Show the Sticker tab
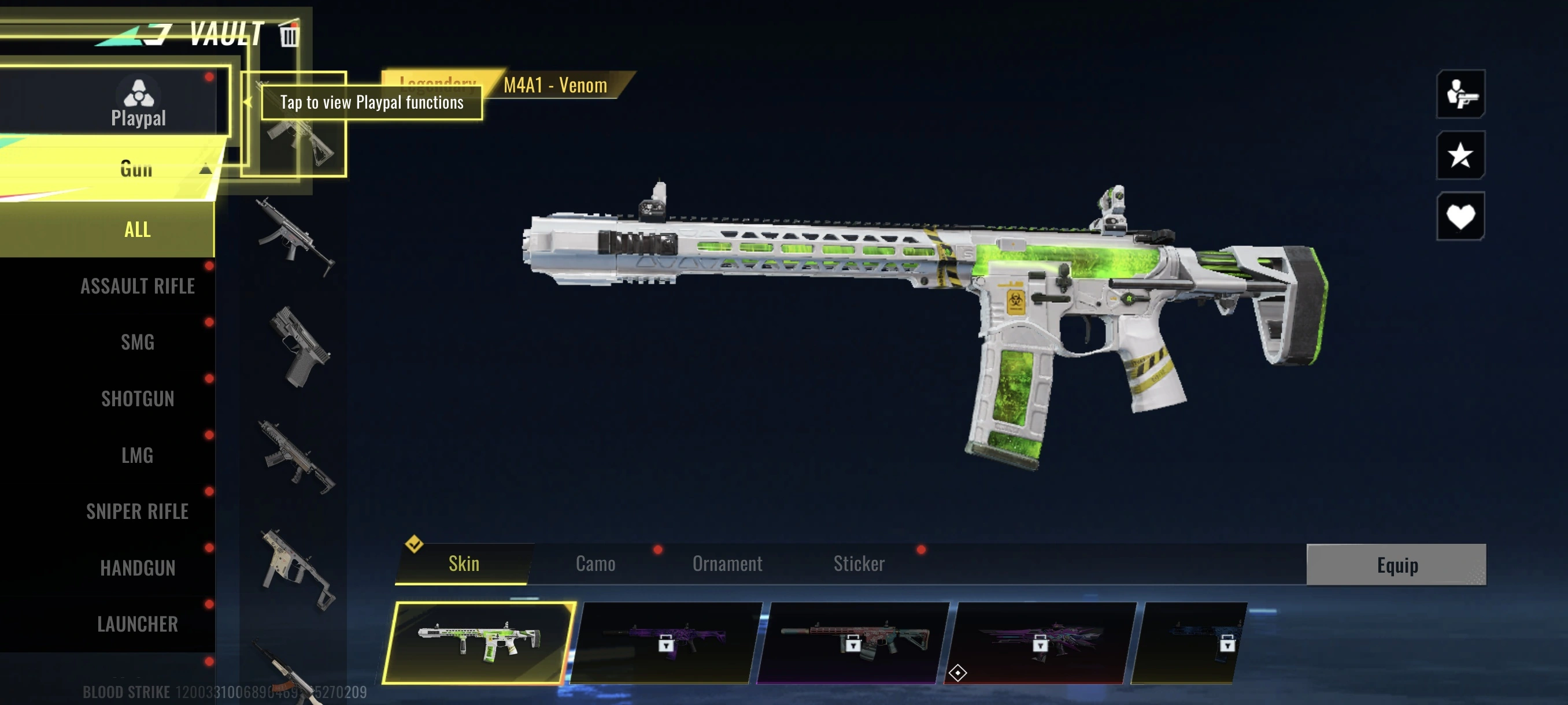Viewport: 1568px width, 705px height. point(858,564)
